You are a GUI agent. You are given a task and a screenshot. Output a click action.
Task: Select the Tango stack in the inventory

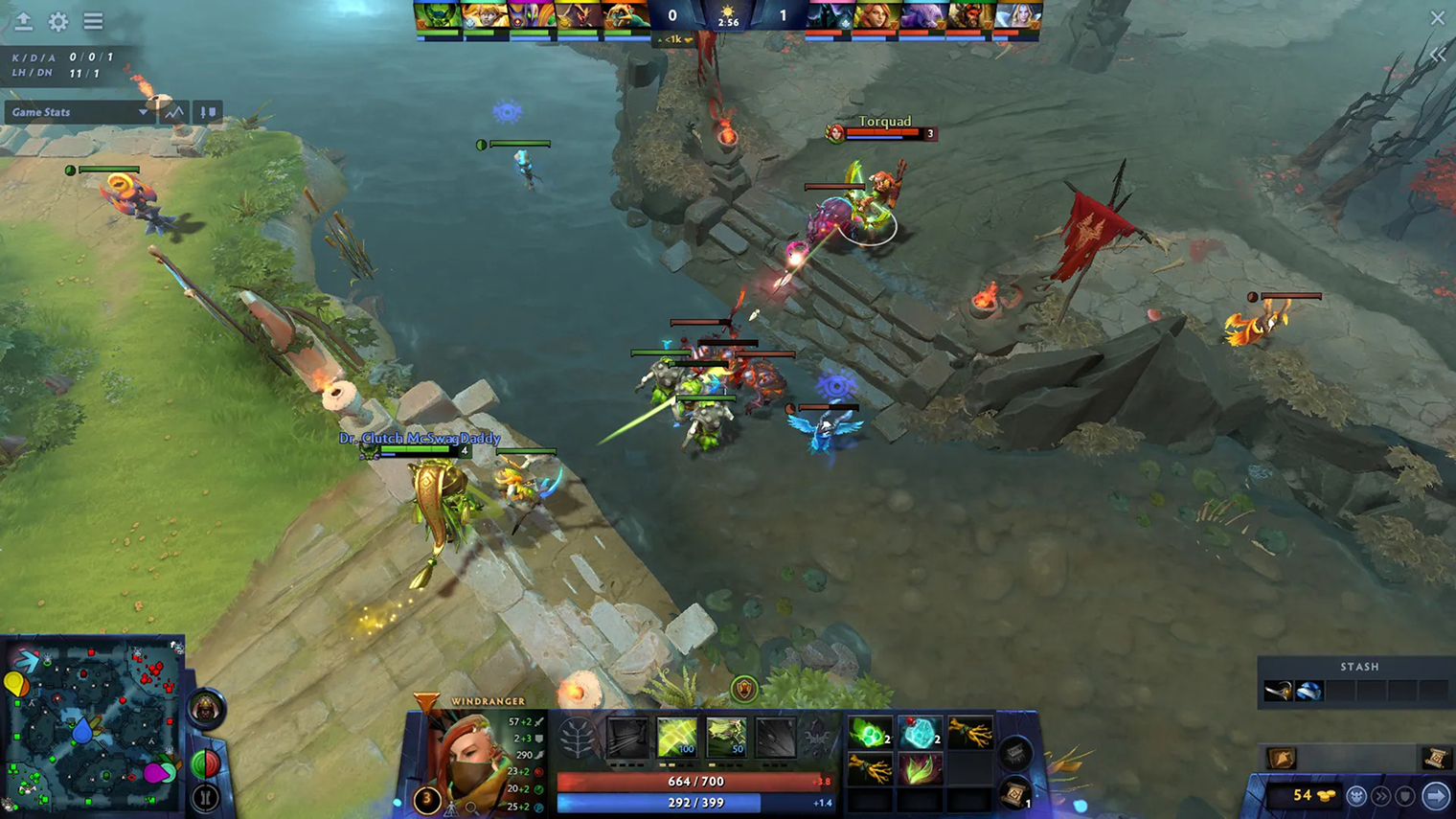[870, 731]
